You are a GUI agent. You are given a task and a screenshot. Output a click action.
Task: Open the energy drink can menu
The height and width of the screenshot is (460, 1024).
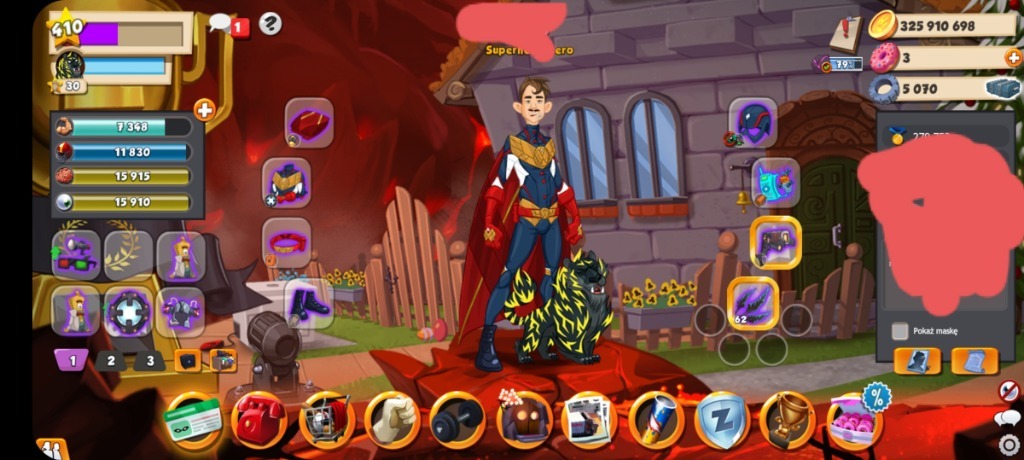[x=656, y=419]
